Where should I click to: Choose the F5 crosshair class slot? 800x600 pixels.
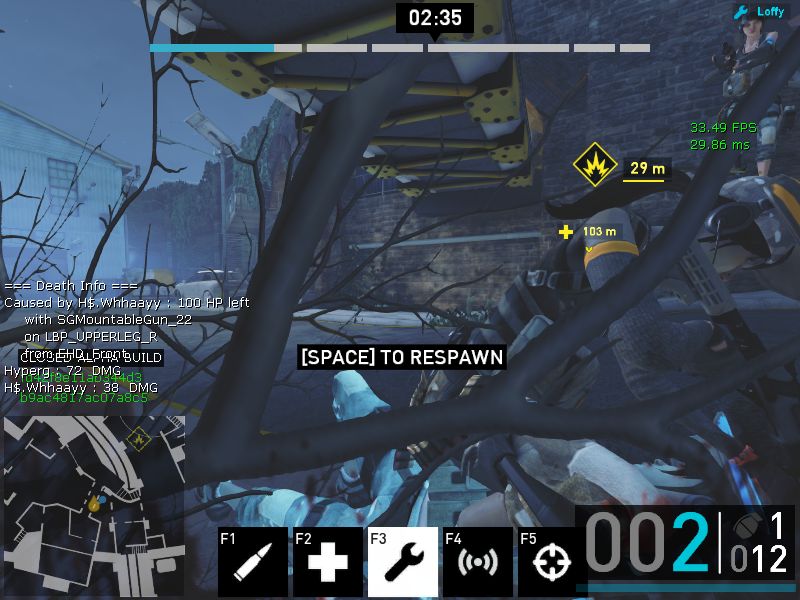(551, 562)
